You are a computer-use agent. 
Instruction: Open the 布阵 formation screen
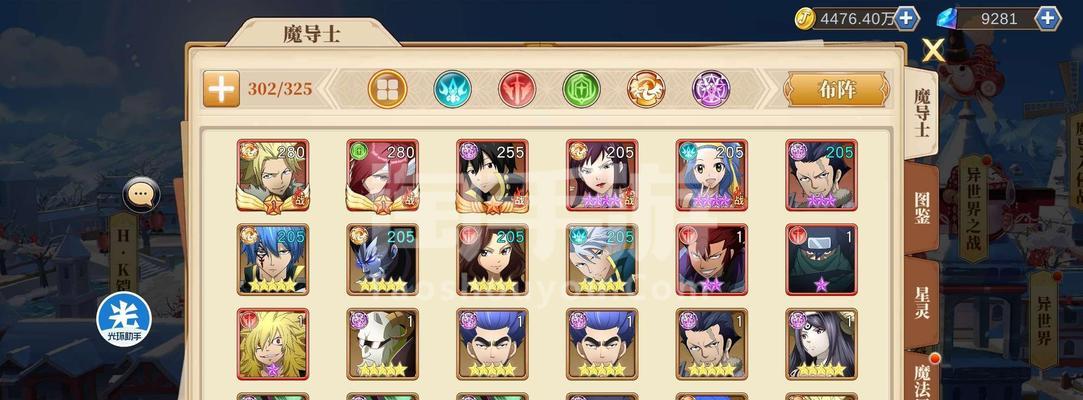pos(836,89)
